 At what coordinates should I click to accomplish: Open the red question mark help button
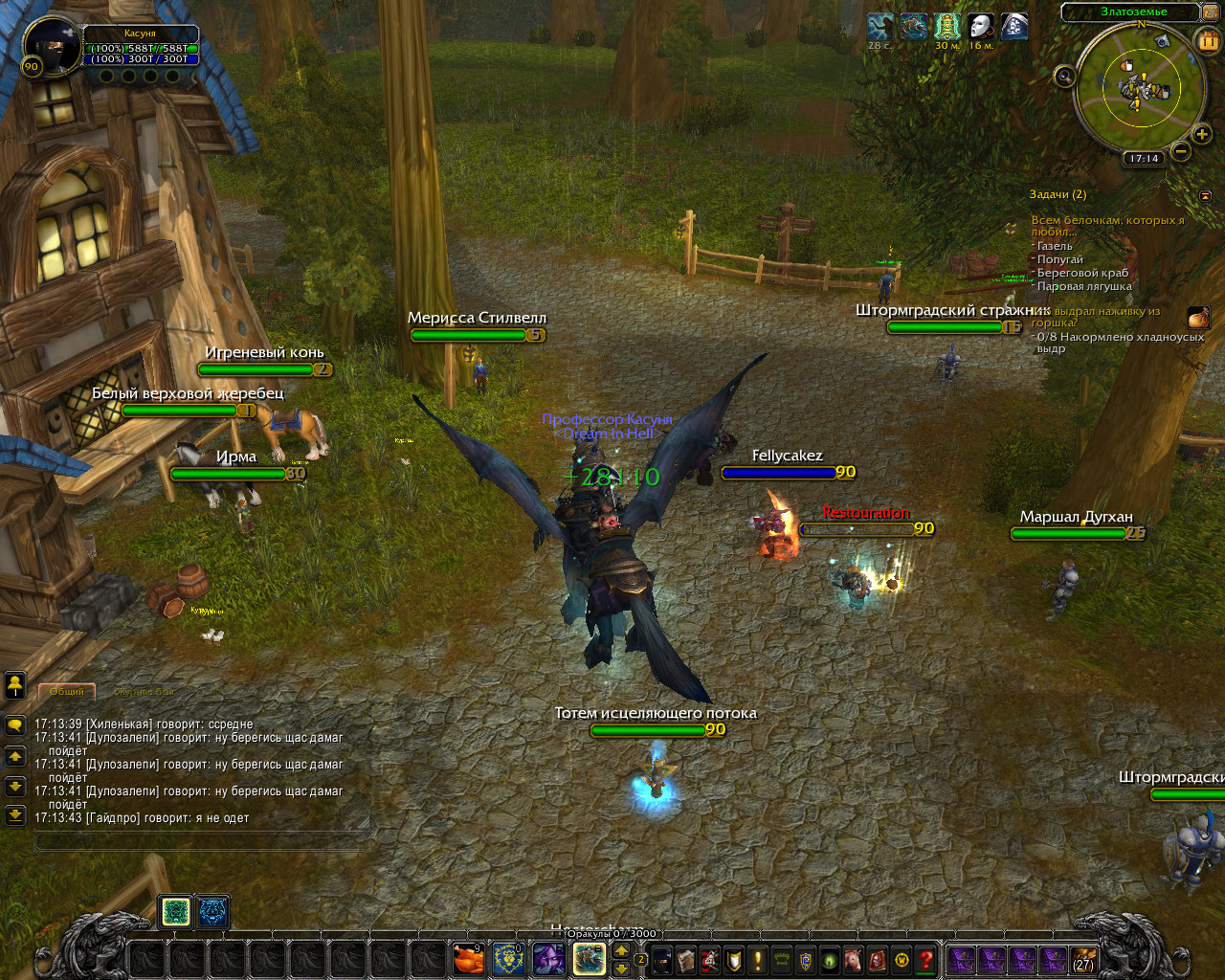tap(925, 959)
